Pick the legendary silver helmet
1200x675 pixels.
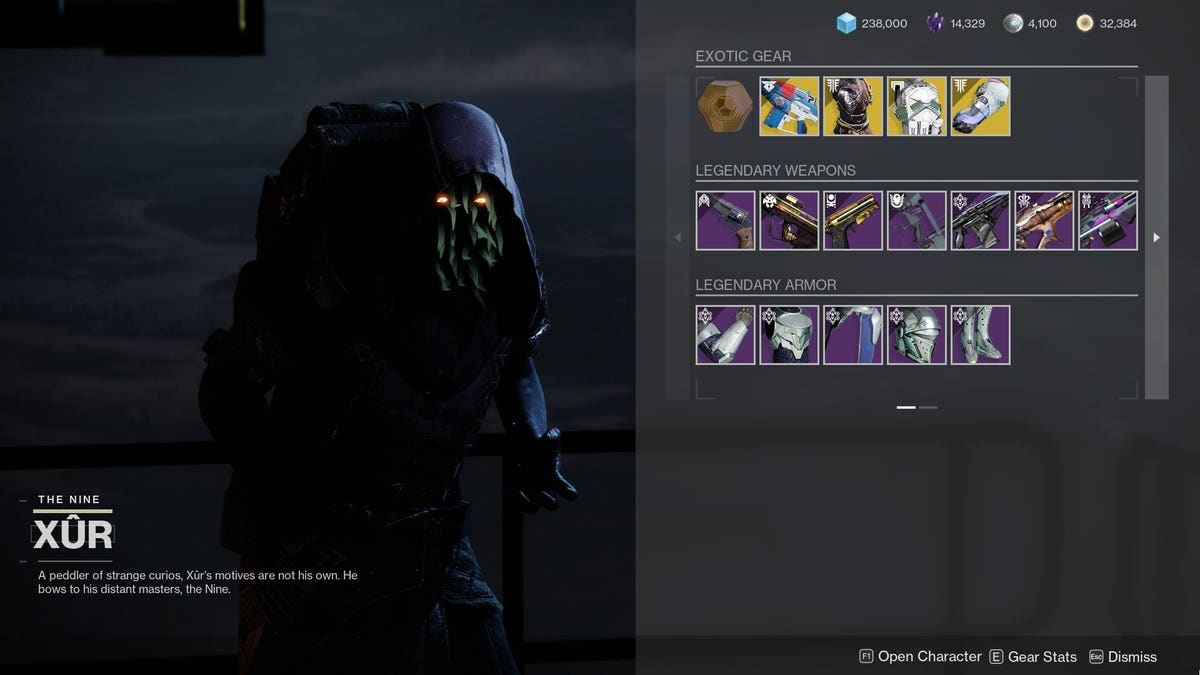917,335
